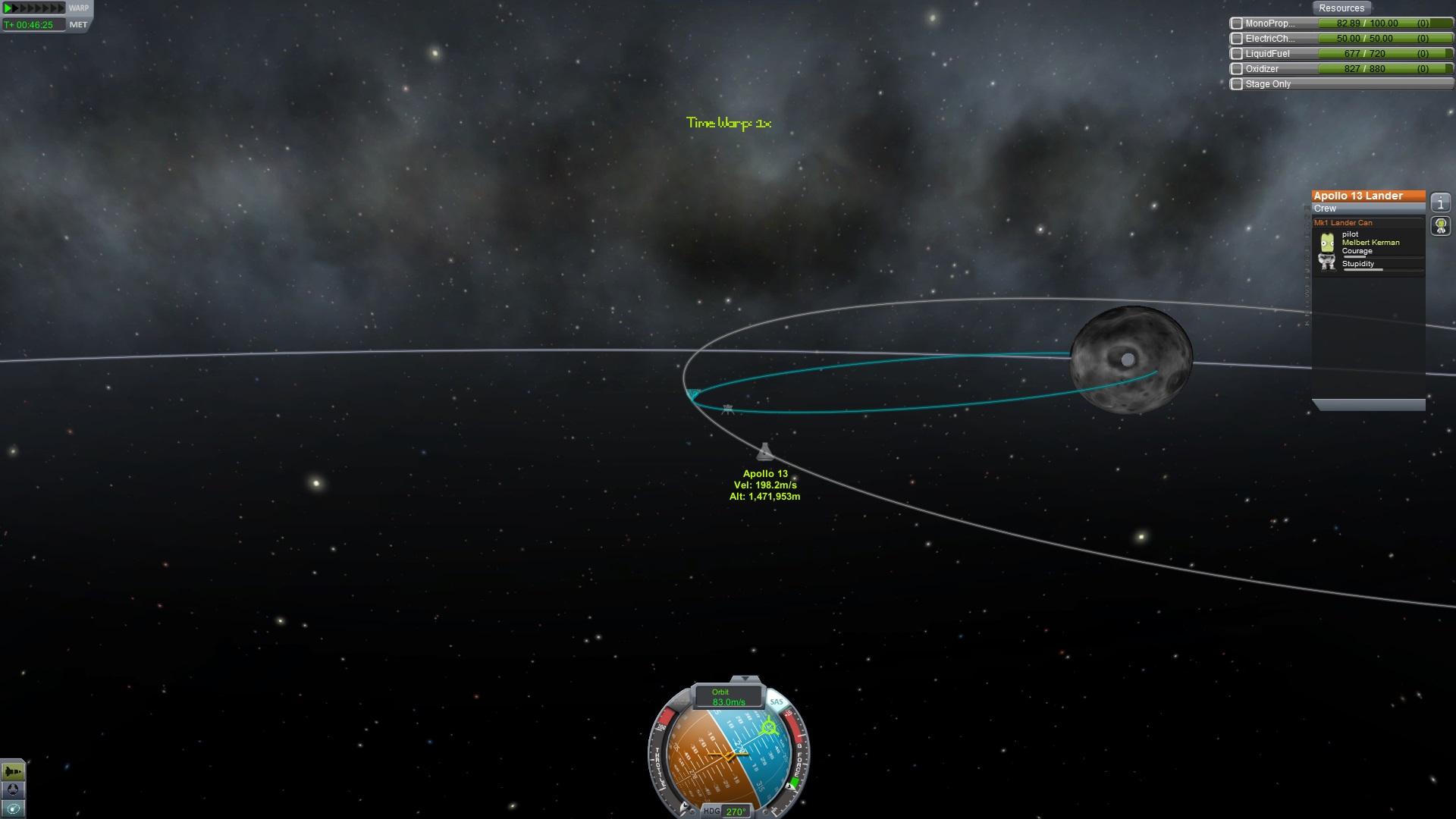Toggle the orbital map view icon
Screen dimensions: 1456x819
(x=13, y=808)
